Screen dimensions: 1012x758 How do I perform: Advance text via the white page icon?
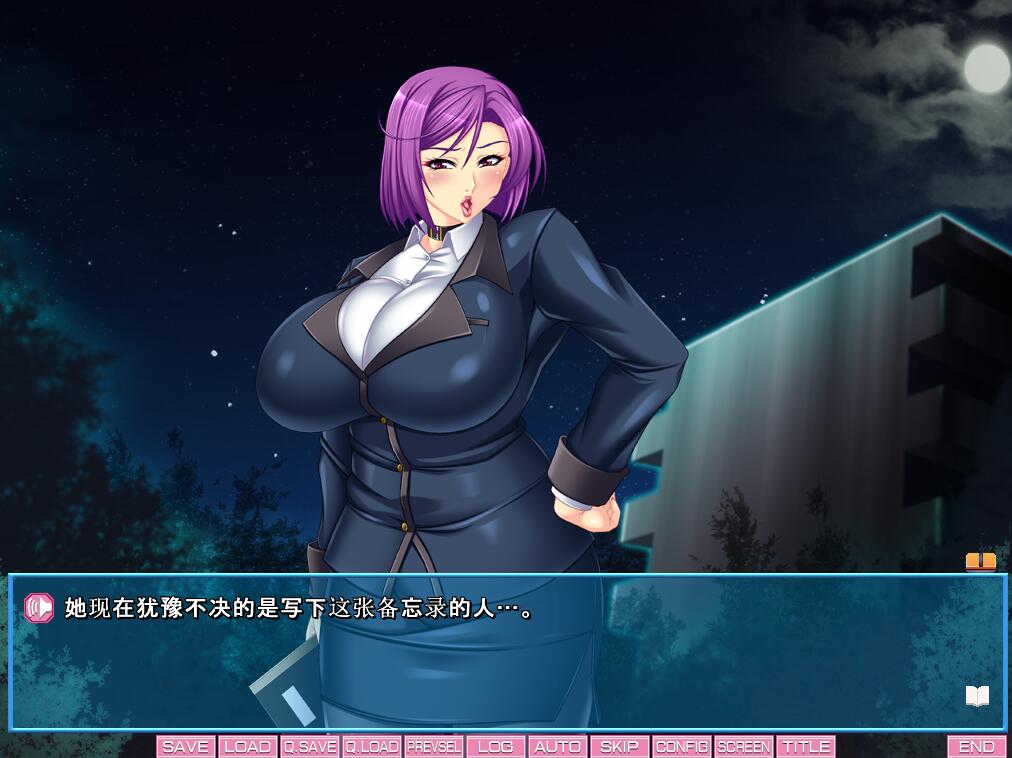(977, 696)
